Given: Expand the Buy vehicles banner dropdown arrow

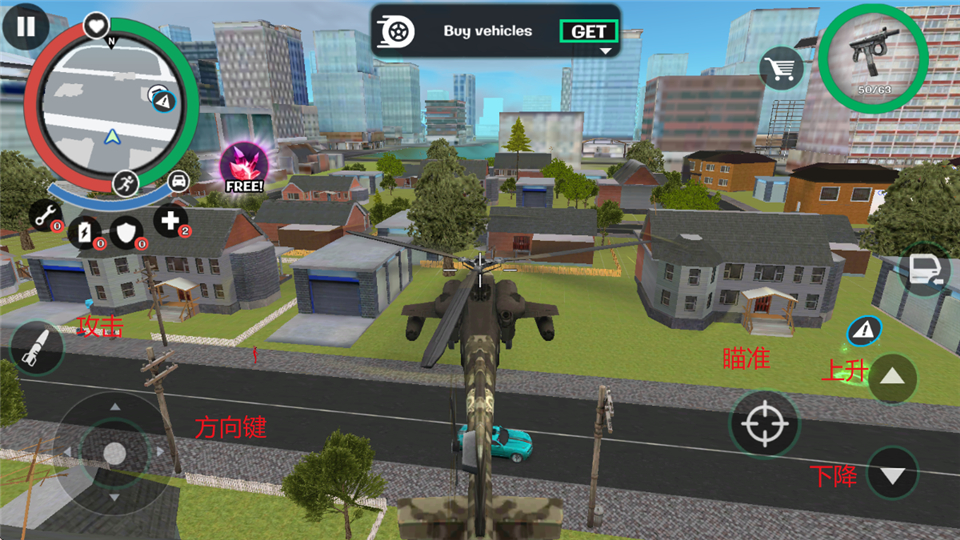Looking at the screenshot, I should tap(605, 50).
